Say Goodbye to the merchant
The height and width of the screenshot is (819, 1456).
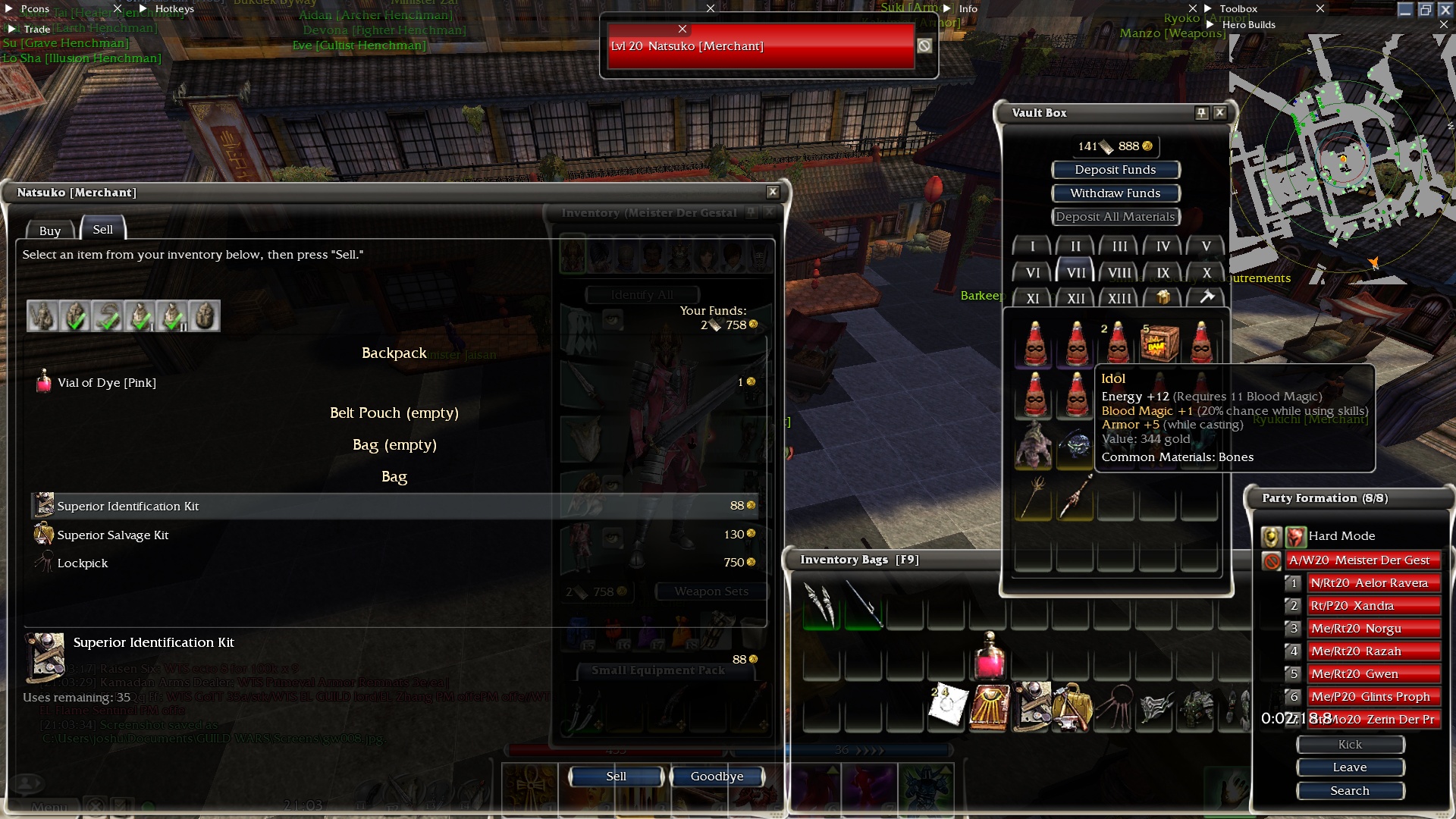[717, 776]
